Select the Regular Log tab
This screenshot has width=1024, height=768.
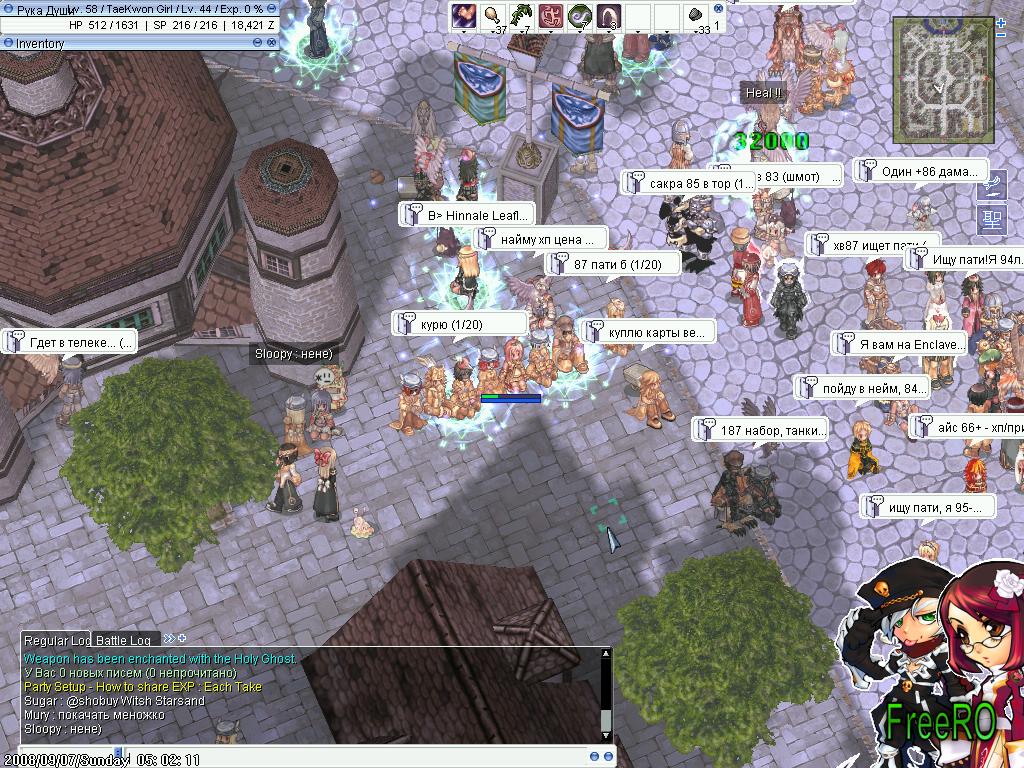(x=57, y=640)
